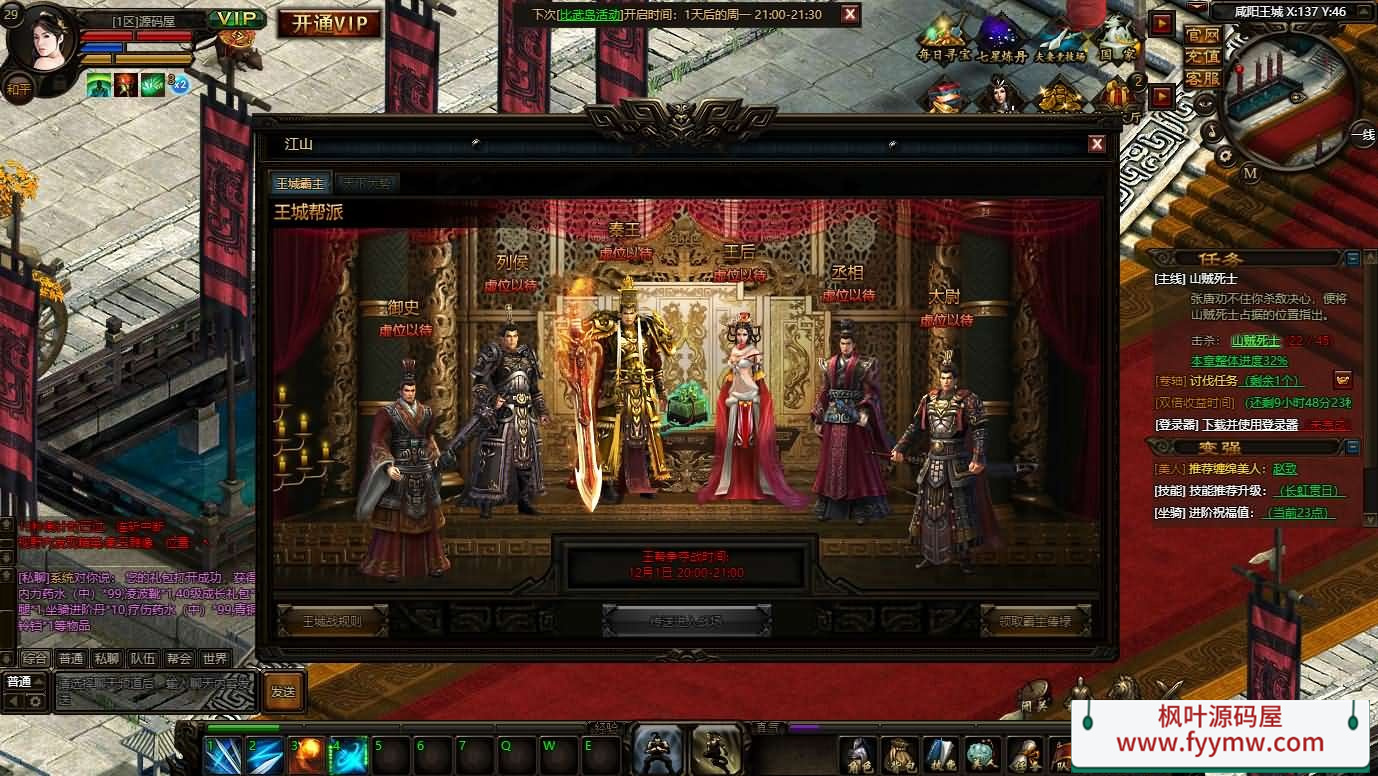Claim rewards via 领取霸主俸禄 button
1378x776 pixels.
pos(1035,620)
